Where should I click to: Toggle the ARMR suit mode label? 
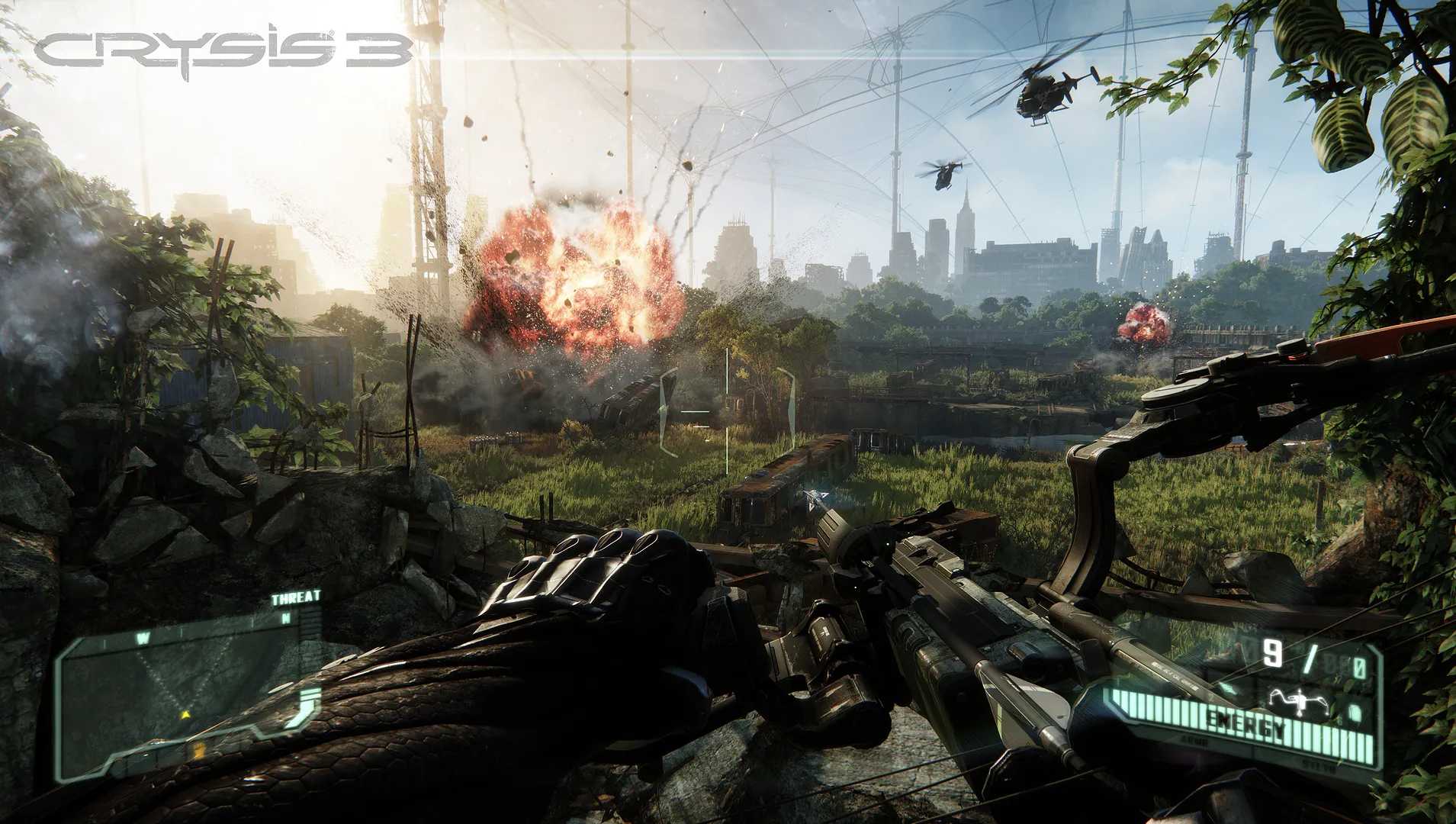coord(1196,741)
